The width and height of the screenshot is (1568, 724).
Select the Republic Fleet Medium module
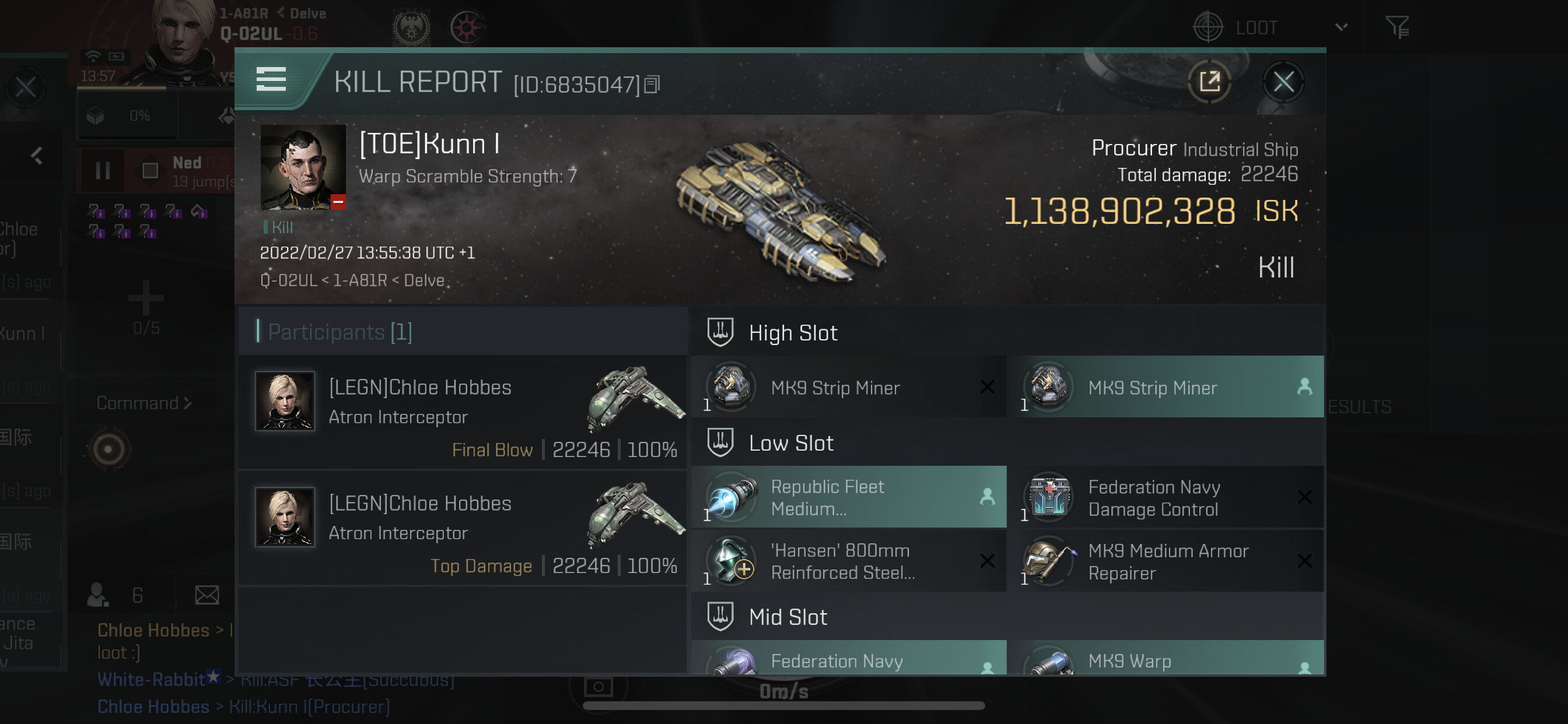pyautogui.click(x=849, y=498)
